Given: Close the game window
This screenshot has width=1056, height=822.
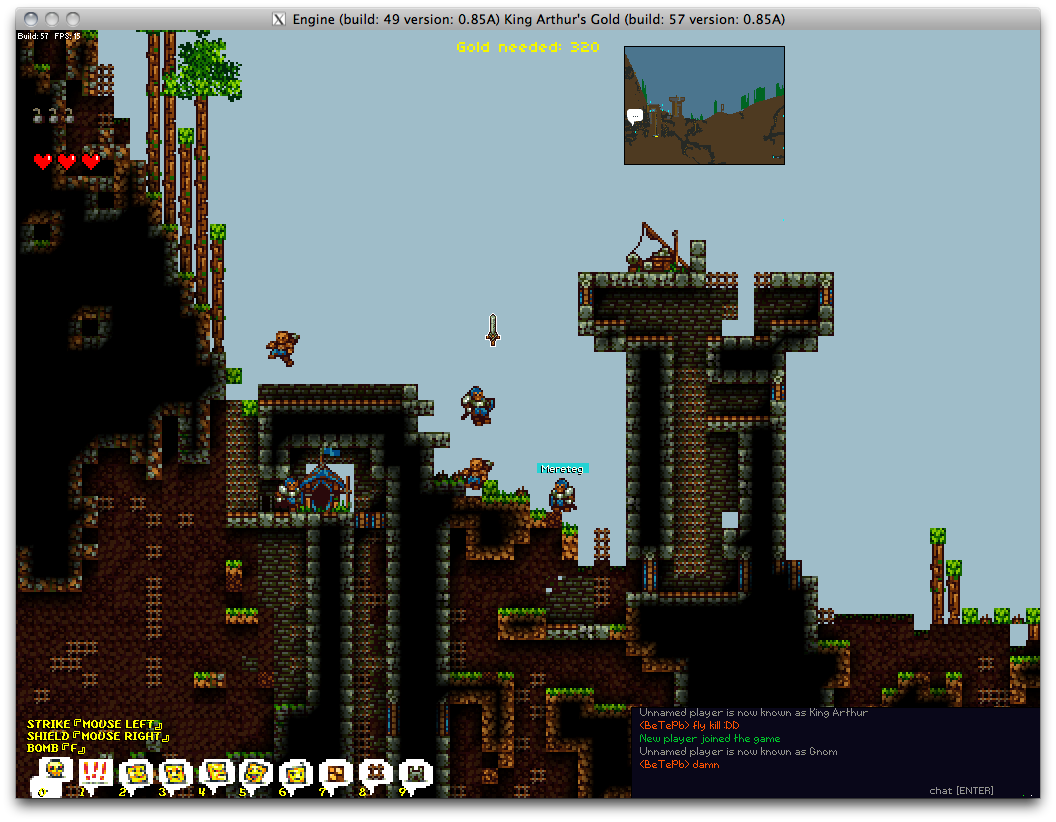Looking at the screenshot, I should coord(30,19).
